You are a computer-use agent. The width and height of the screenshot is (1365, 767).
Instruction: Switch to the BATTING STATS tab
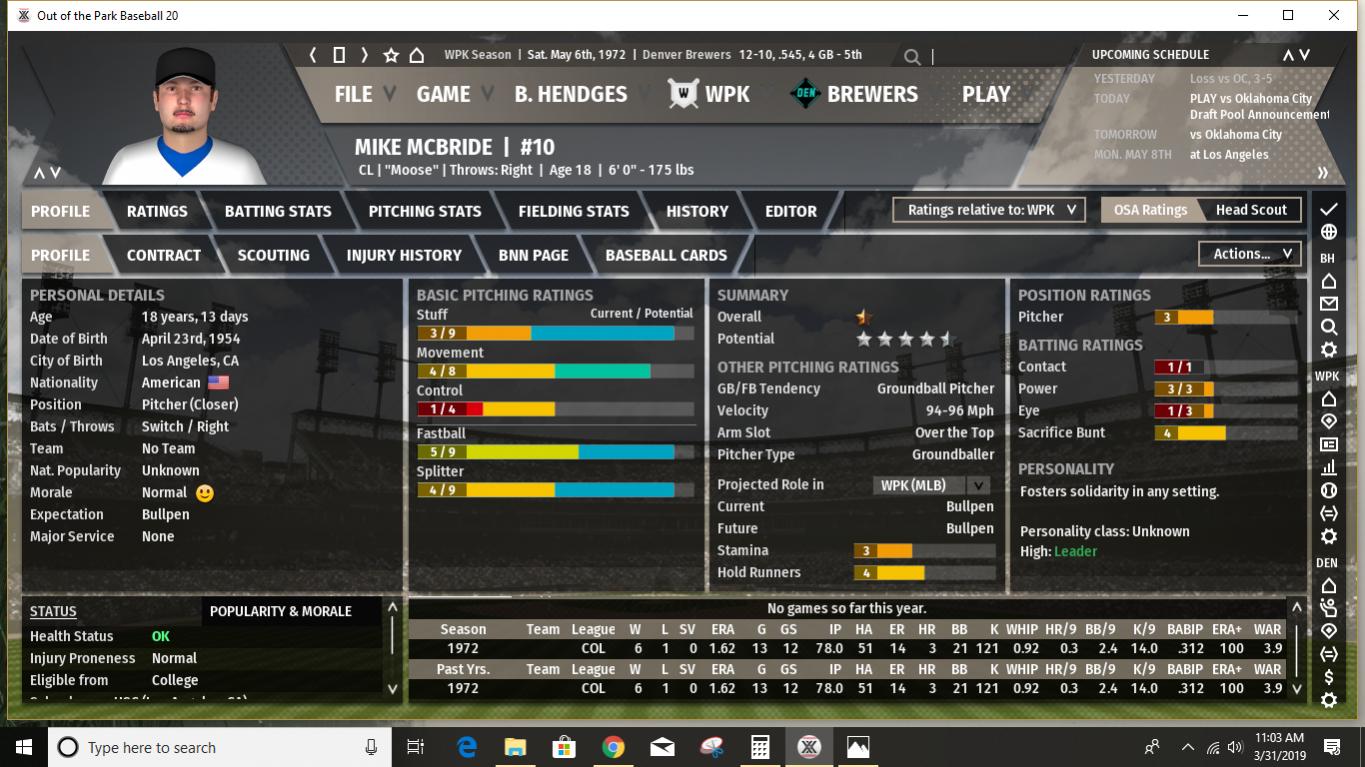[x=278, y=211]
